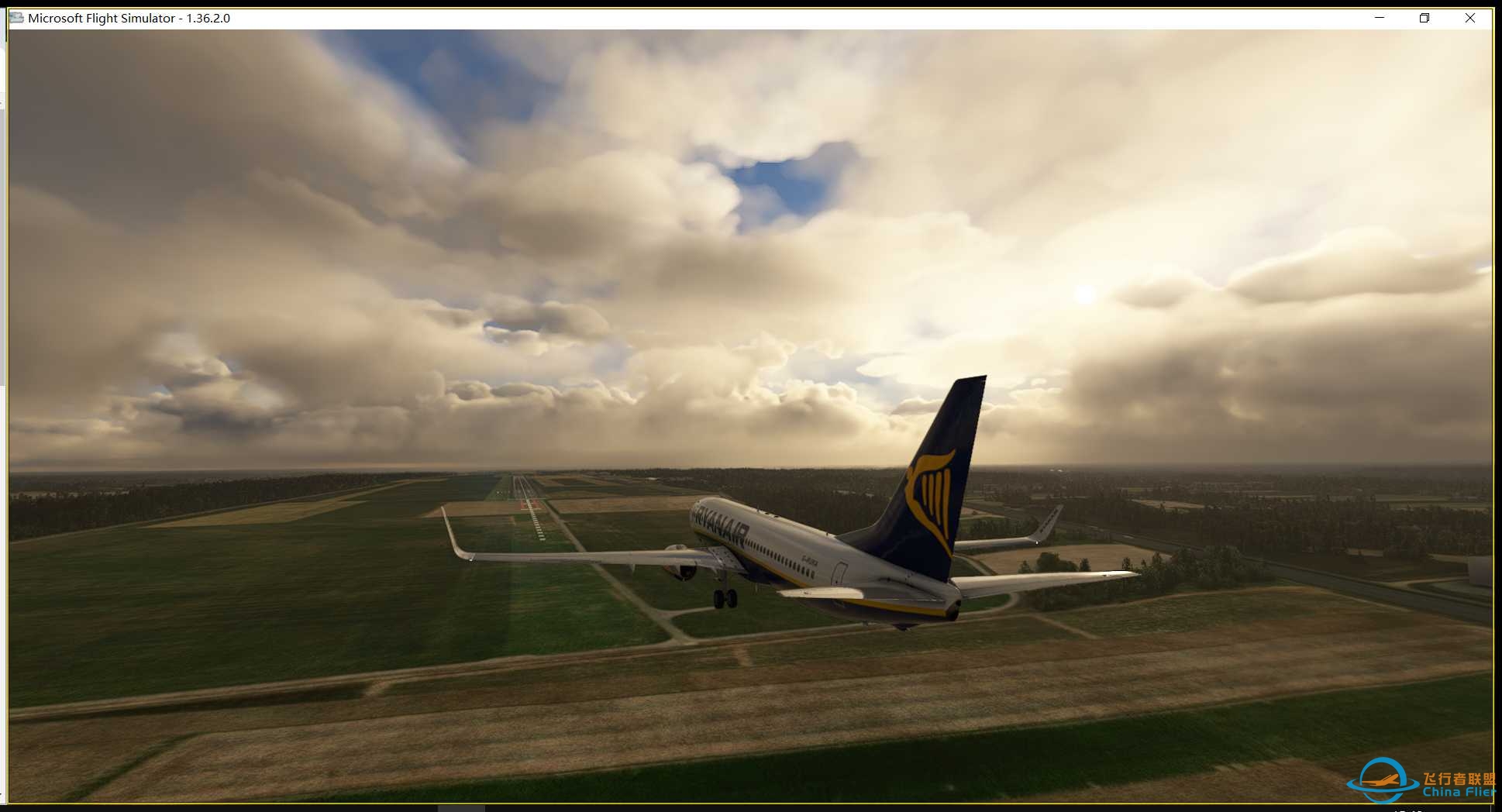This screenshot has width=1502, height=812.
Task: Minimize the Flight Simulator window
Action: 1380,18
